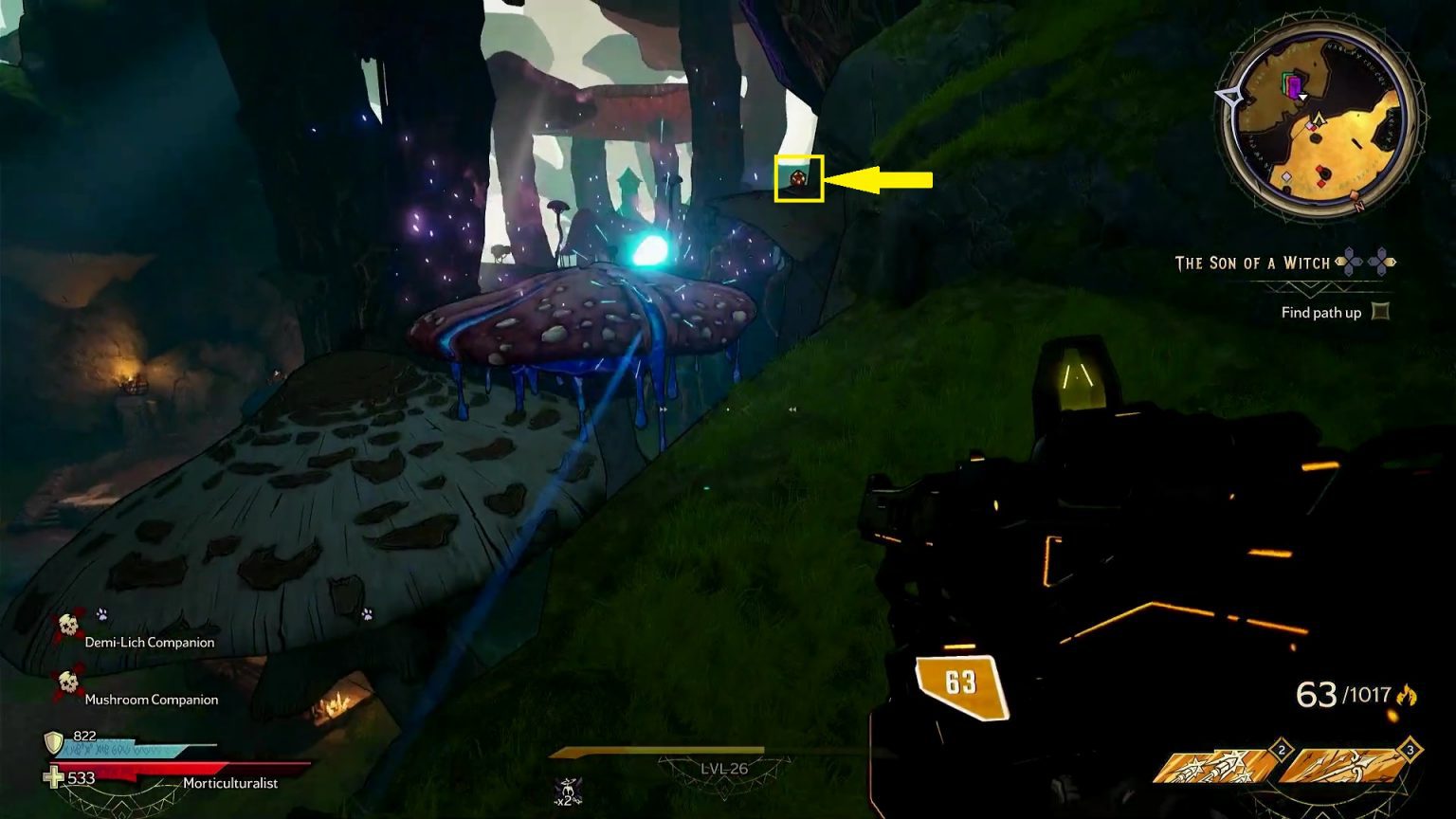The width and height of the screenshot is (1456, 819).
Task: Click the shield icon beside 822
Action: (53, 743)
